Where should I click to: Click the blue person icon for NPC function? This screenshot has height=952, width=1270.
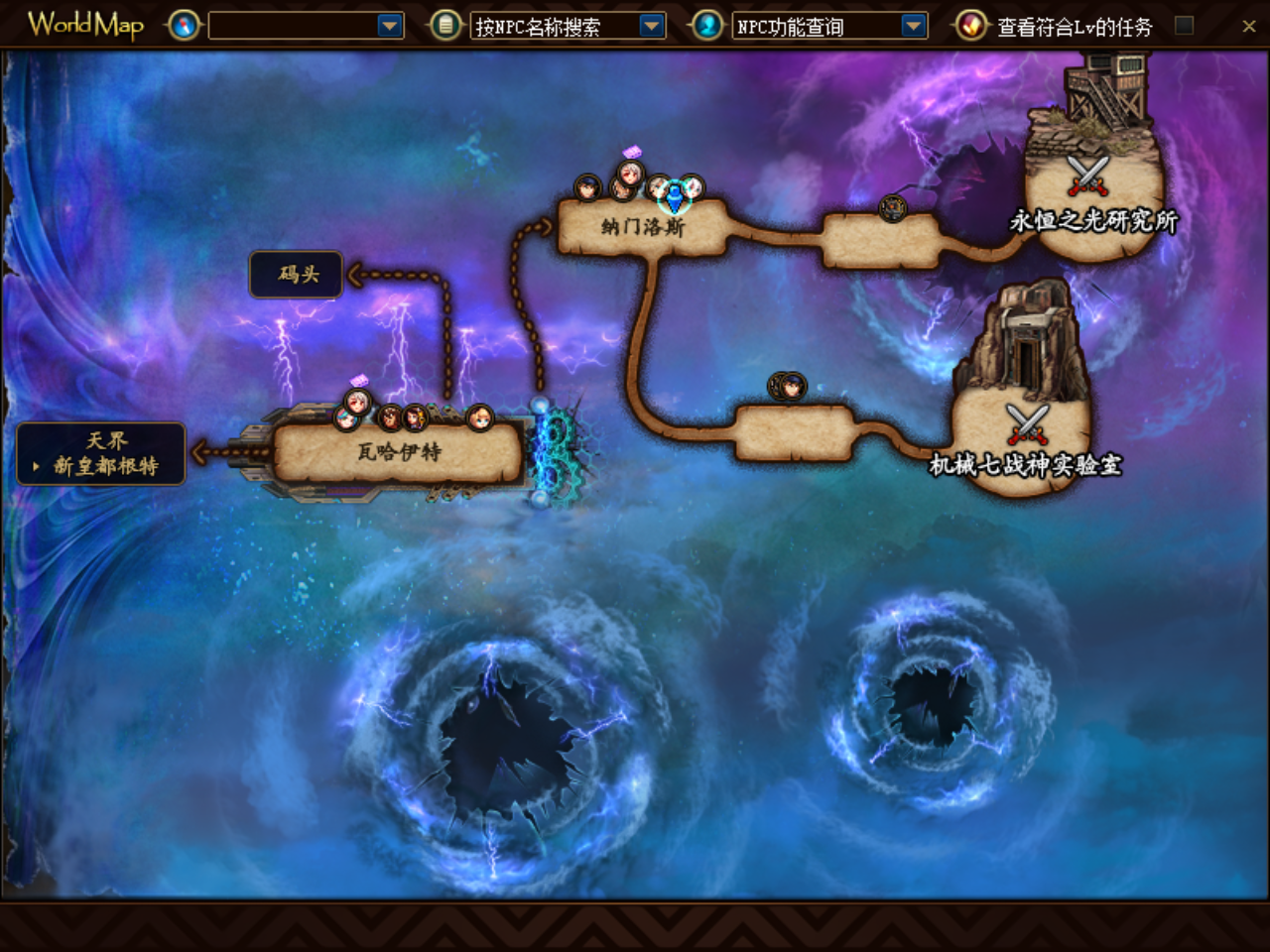pos(707,26)
